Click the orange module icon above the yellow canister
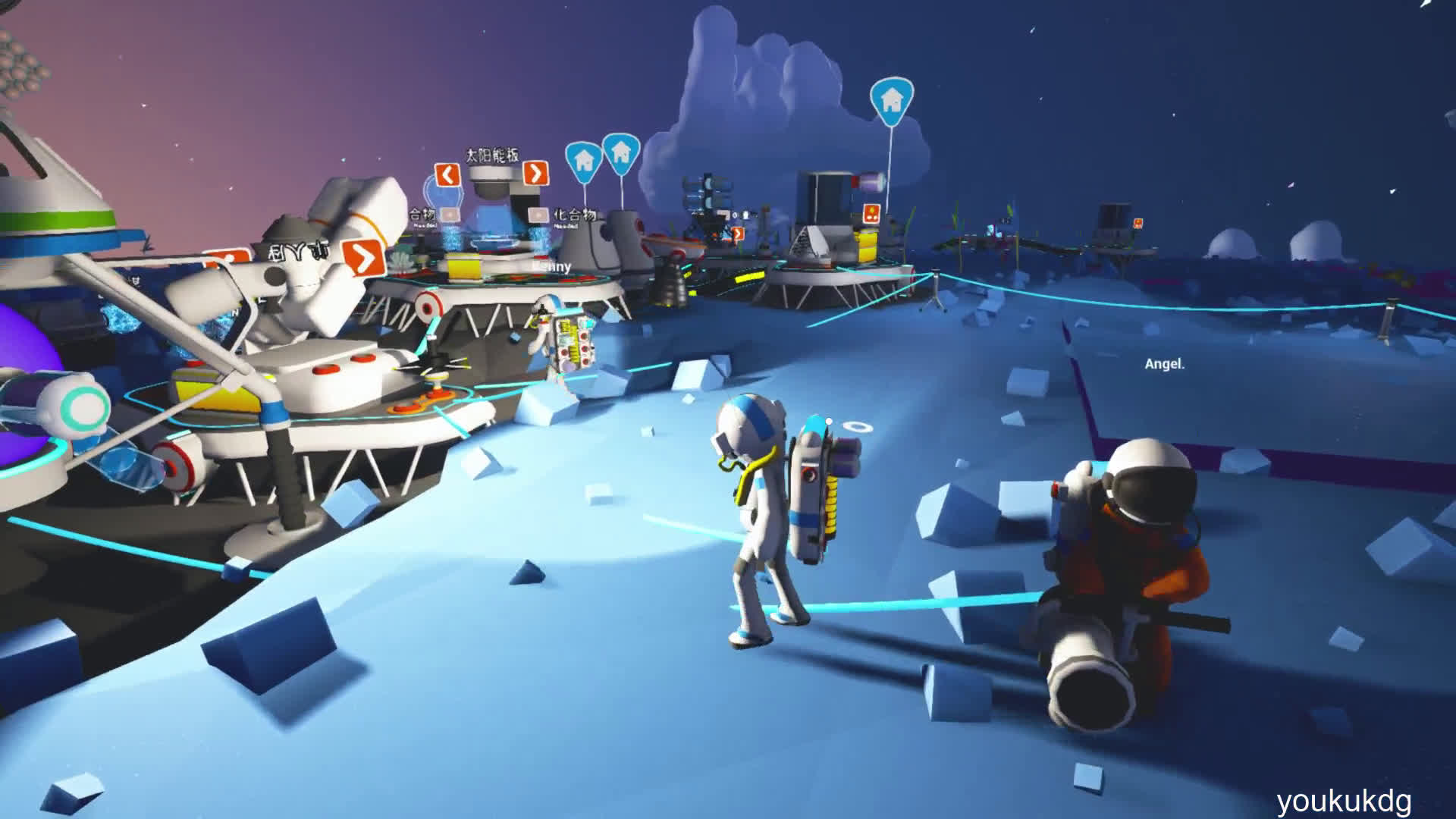The image size is (1456, 819). 871,212
